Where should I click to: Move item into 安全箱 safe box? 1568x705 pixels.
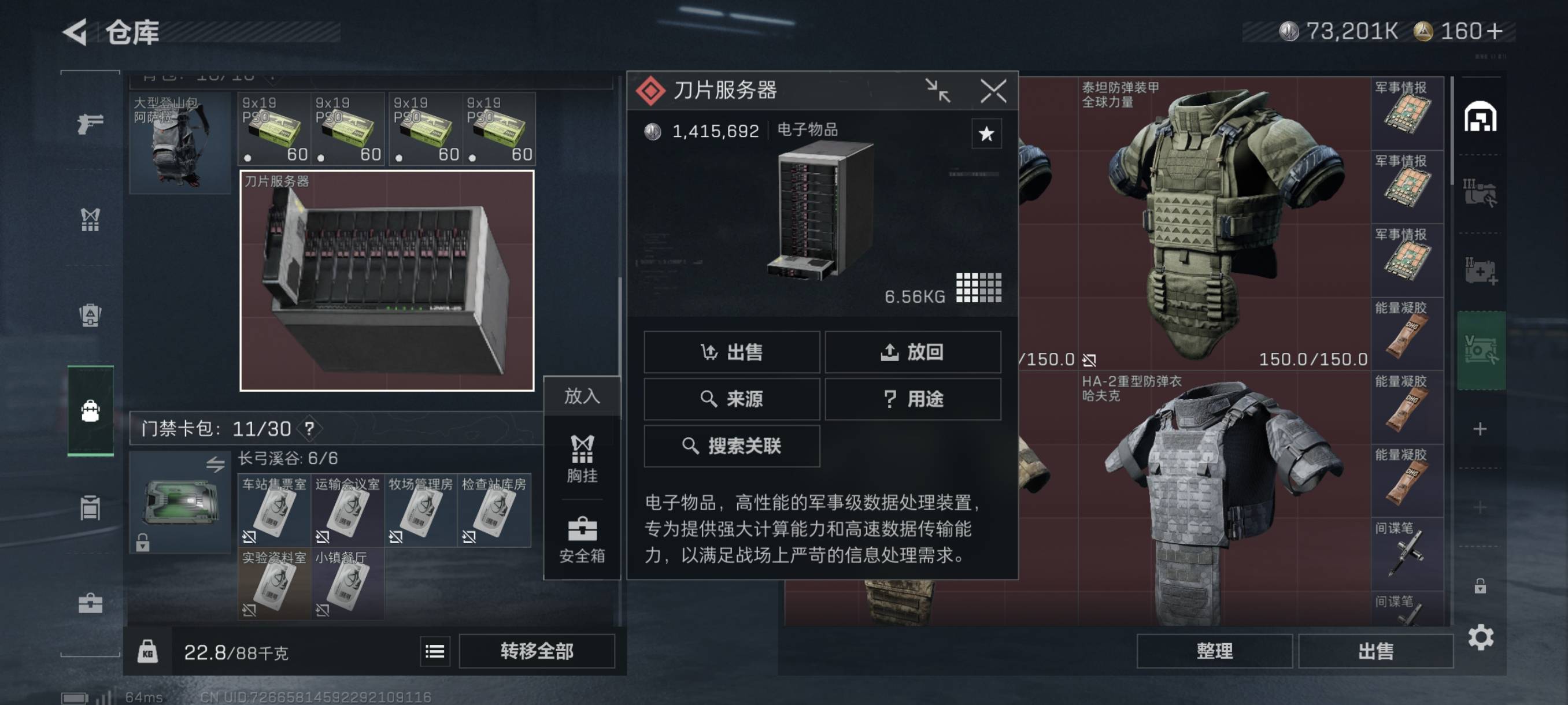click(582, 539)
